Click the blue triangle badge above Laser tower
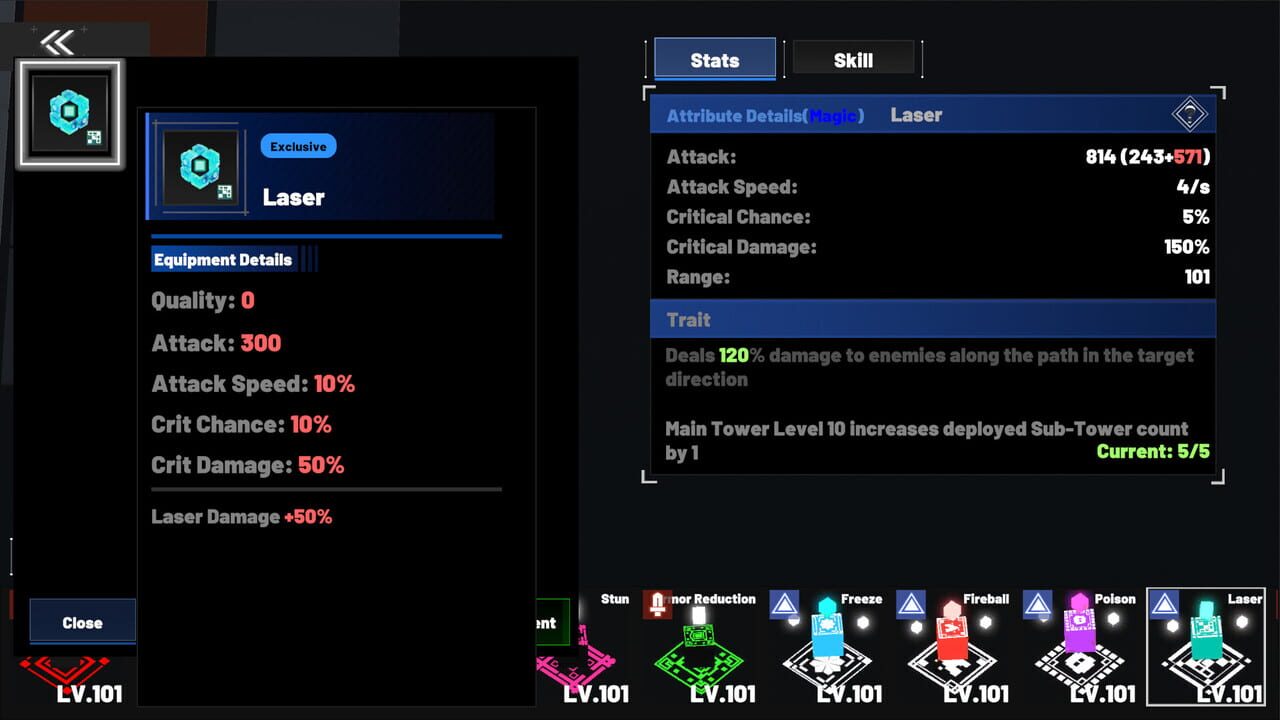The height and width of the screenshot is (720, 1280). click(1162, 604)
